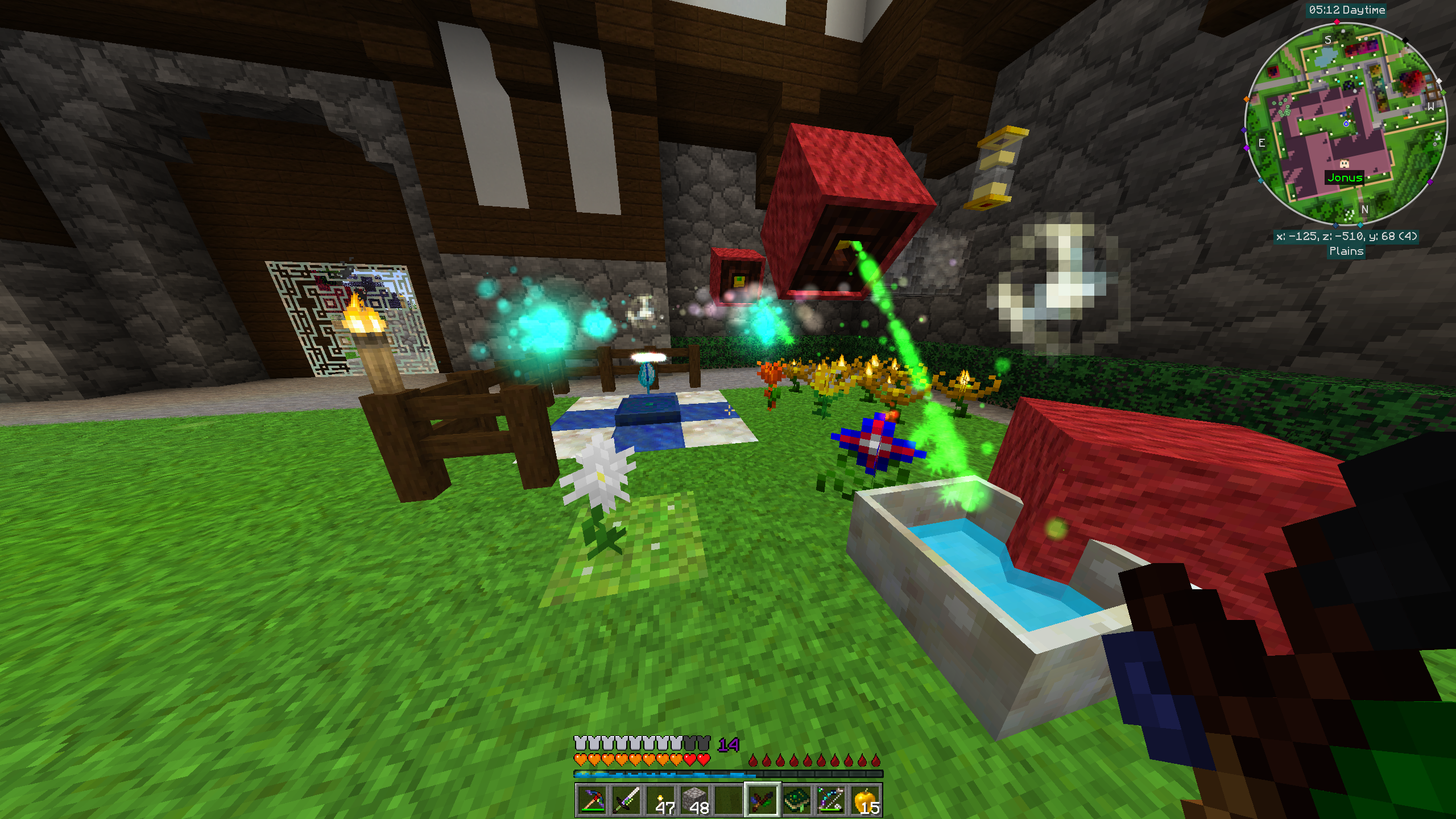1456x819 pixels.
Task: Click the orange waypoint diamond on minimap rim
Action: pyautogui.click(x=1246, y=100)
